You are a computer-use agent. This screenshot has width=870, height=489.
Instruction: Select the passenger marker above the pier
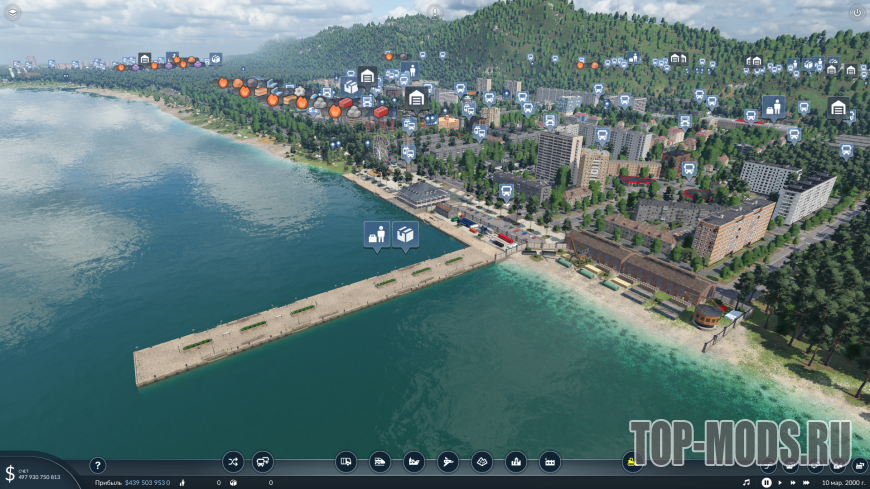pos(377,234)
